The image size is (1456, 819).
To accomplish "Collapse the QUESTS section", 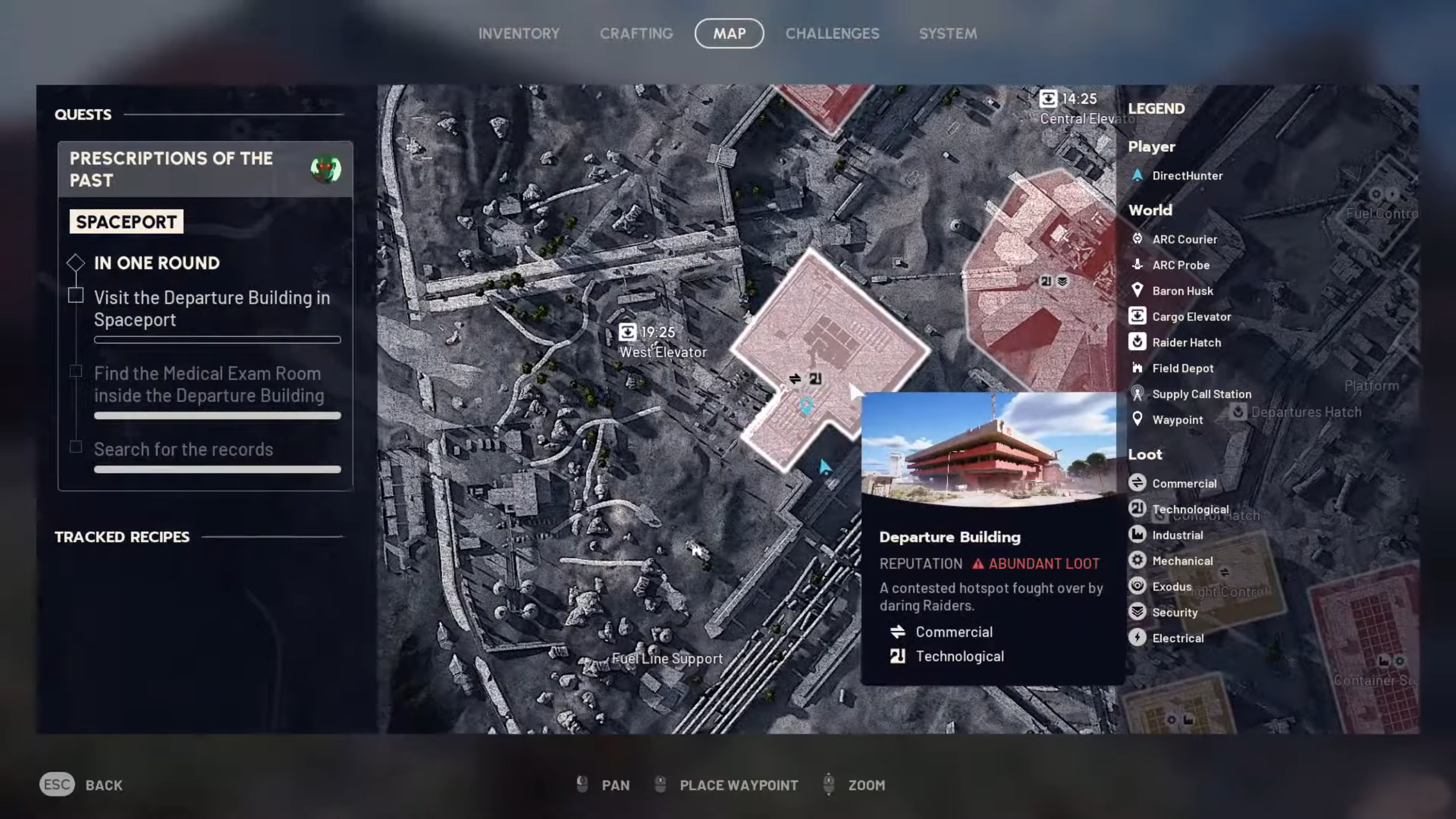I will pyautogui.click(x=83, y=114).
